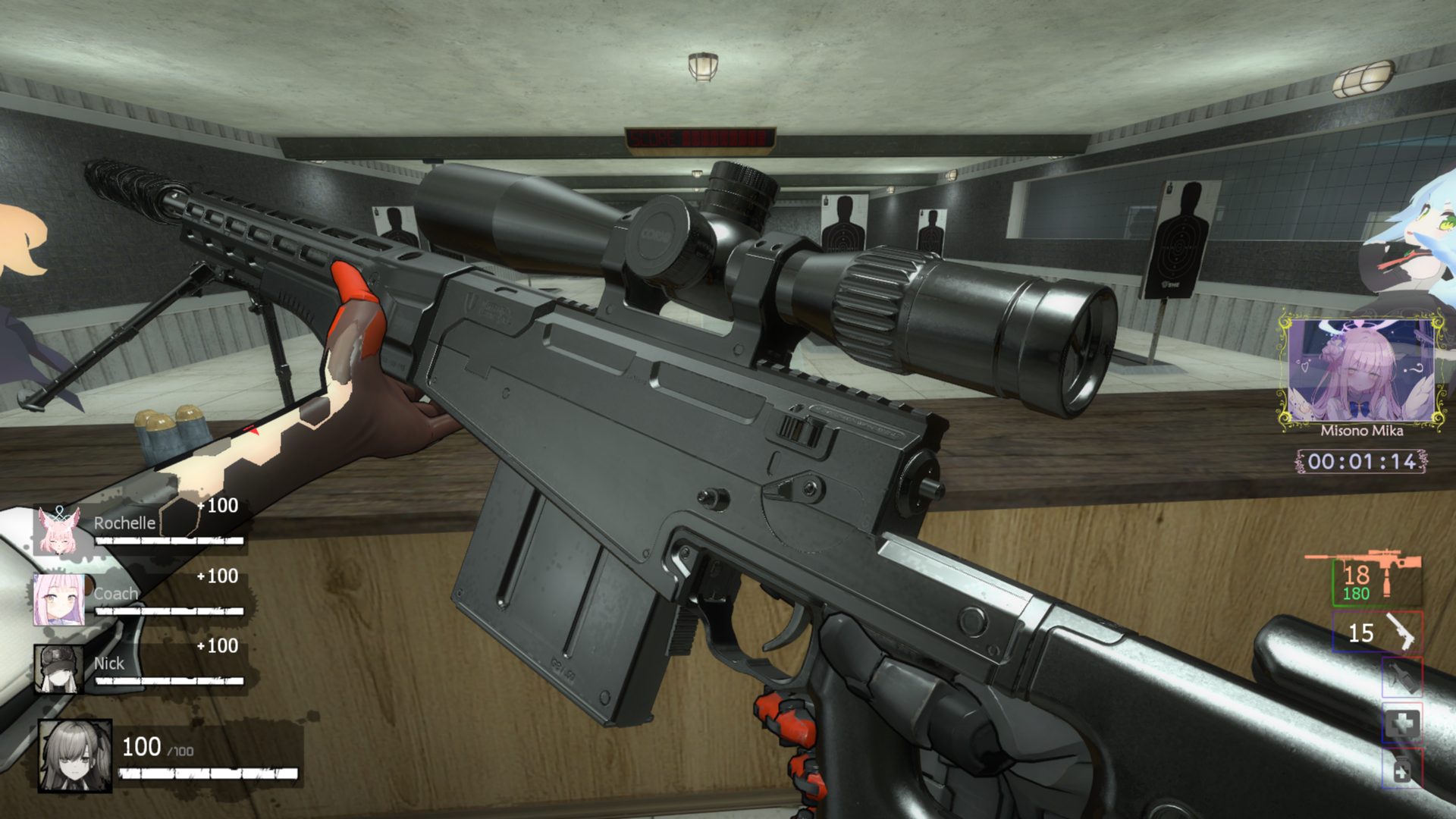The image size is (1456, 819).
Task: Choose the molotov throwable slot
Action: coord(1401,677)
